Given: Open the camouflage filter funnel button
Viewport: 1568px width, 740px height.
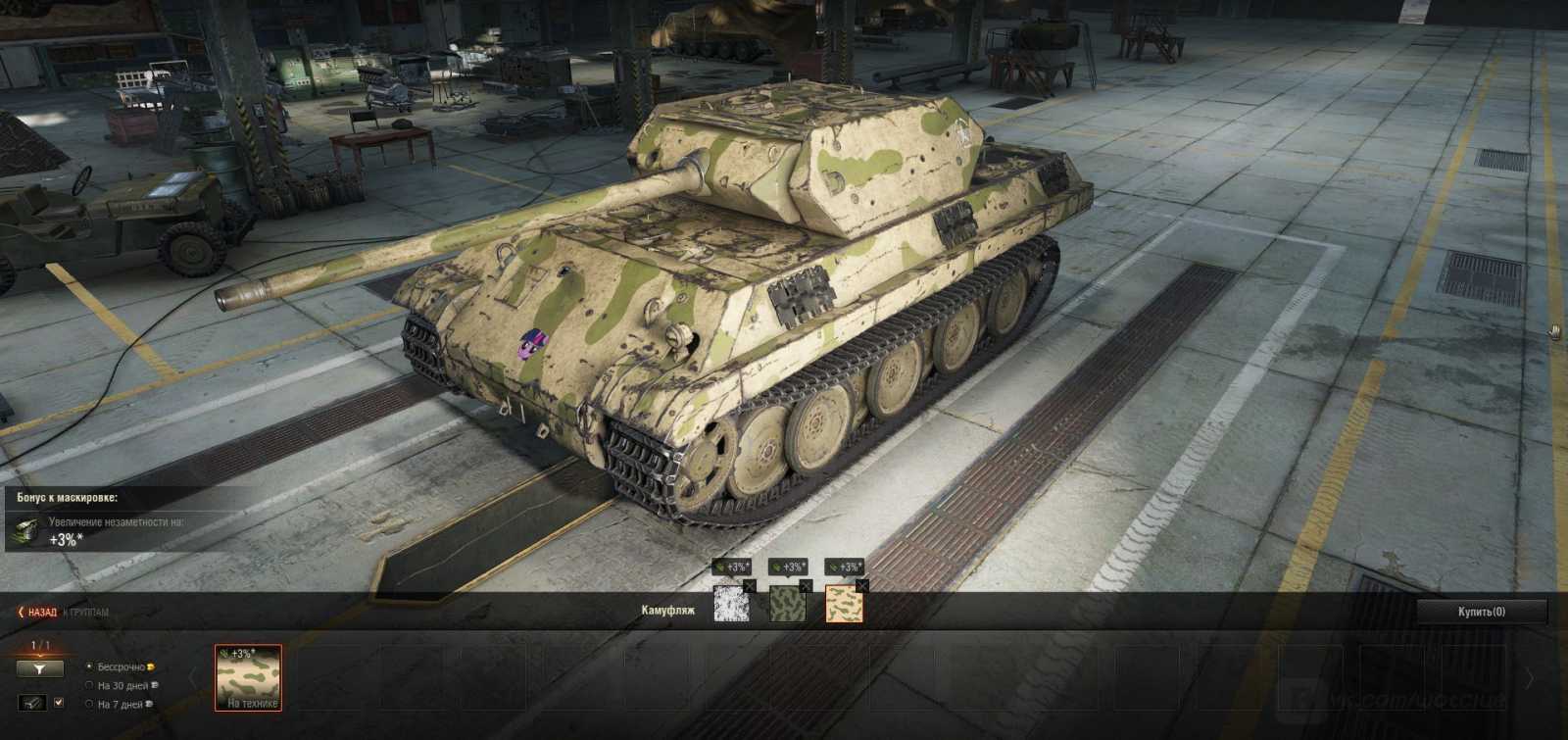Looking at the screenshot, I should (39, 668).
